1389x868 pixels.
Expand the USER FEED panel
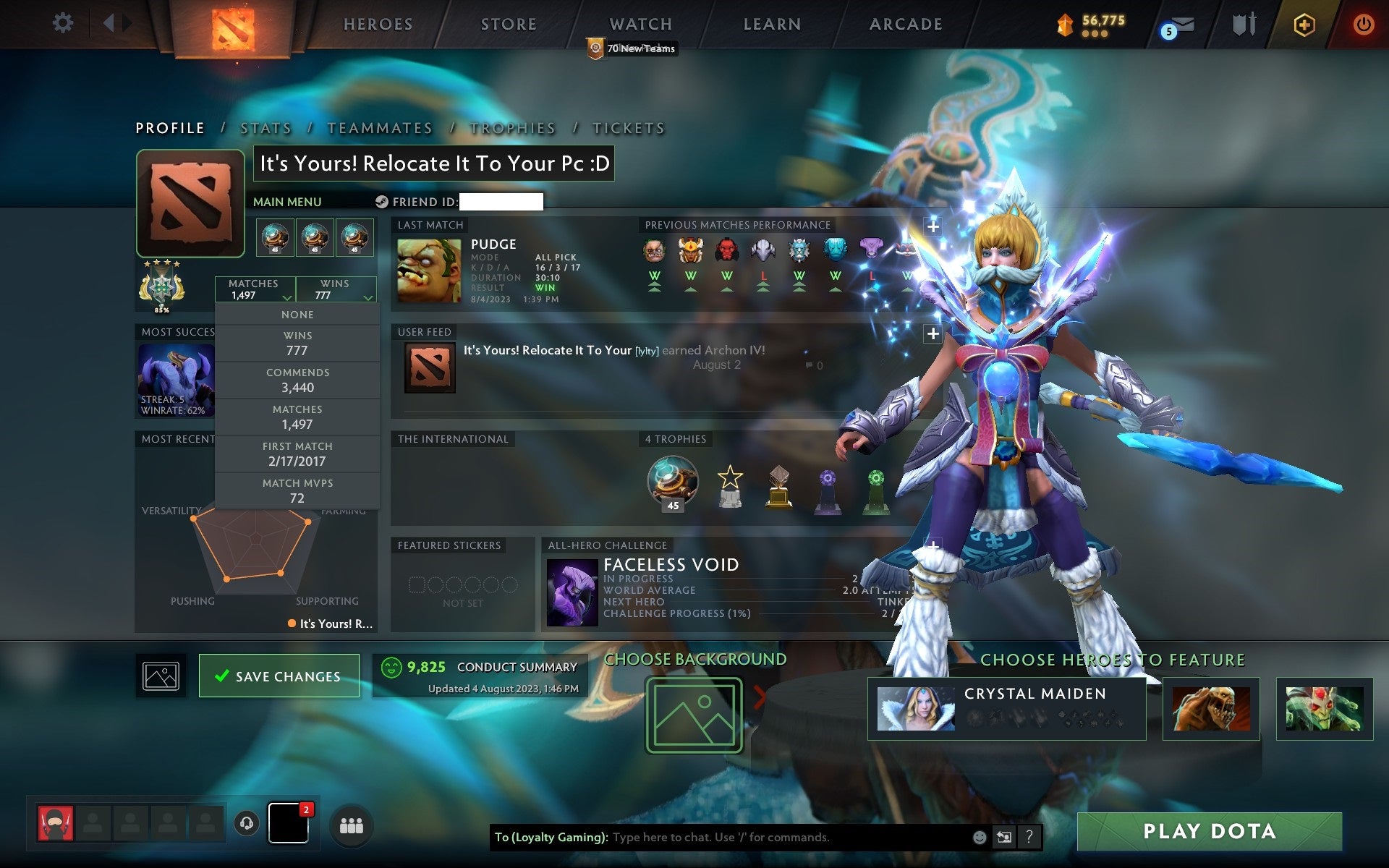[x=932, y=334]
